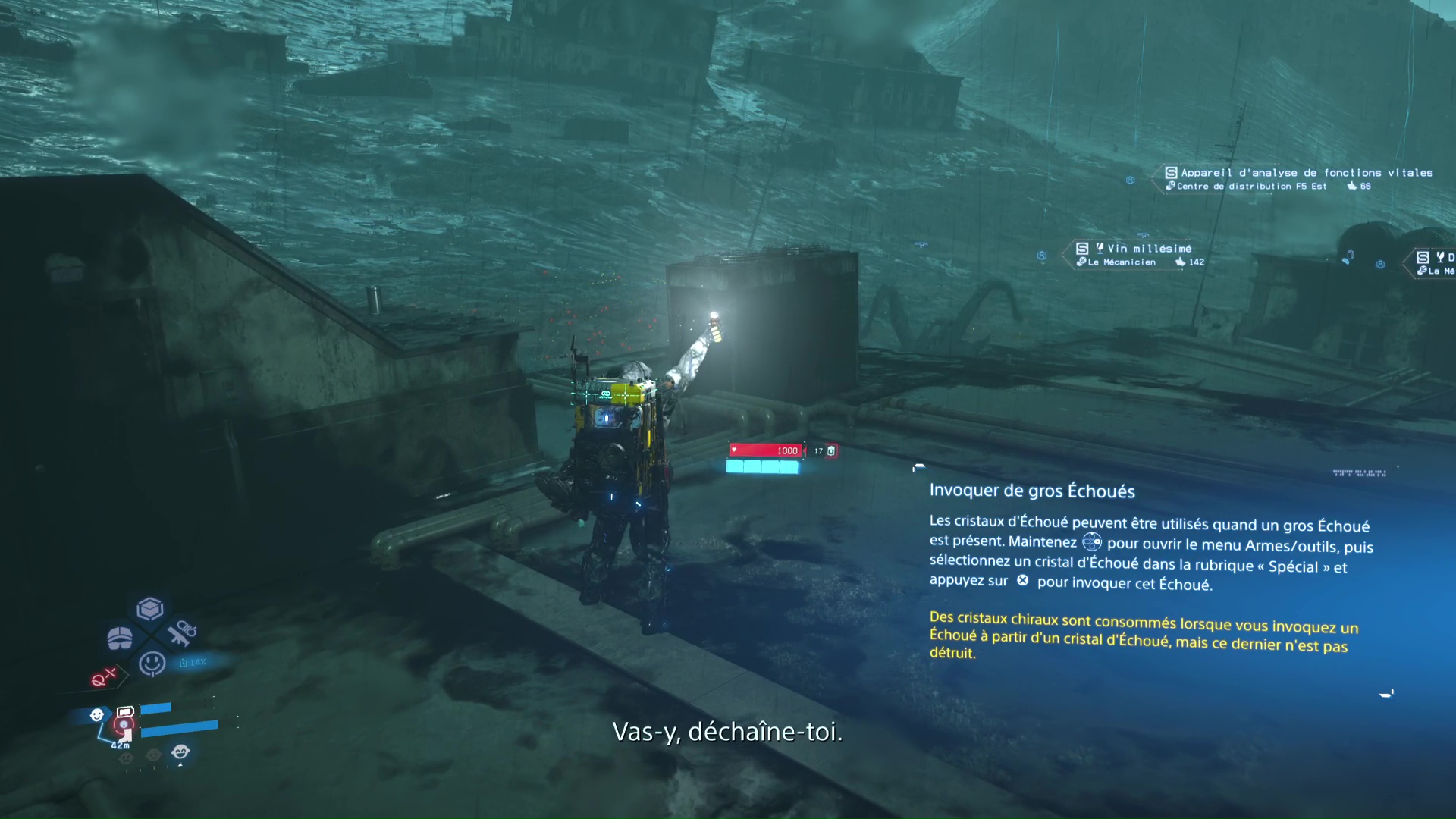
Task: Click the blood bag icon beside the count 17
Action: [830, 450]
